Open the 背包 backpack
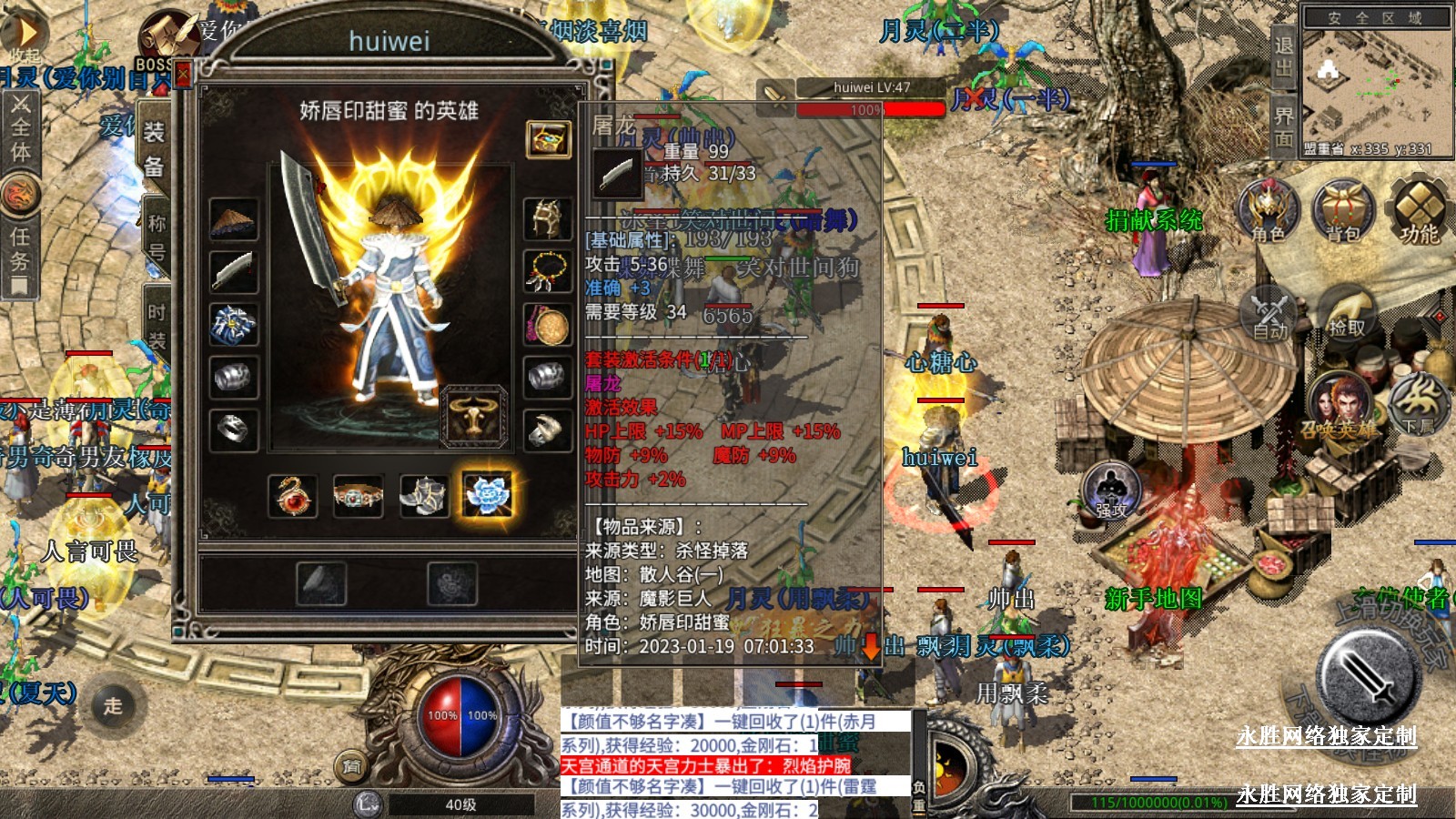Viewport: 1456px width, 819px height. pyautogui.click(x=1342, y=211)
